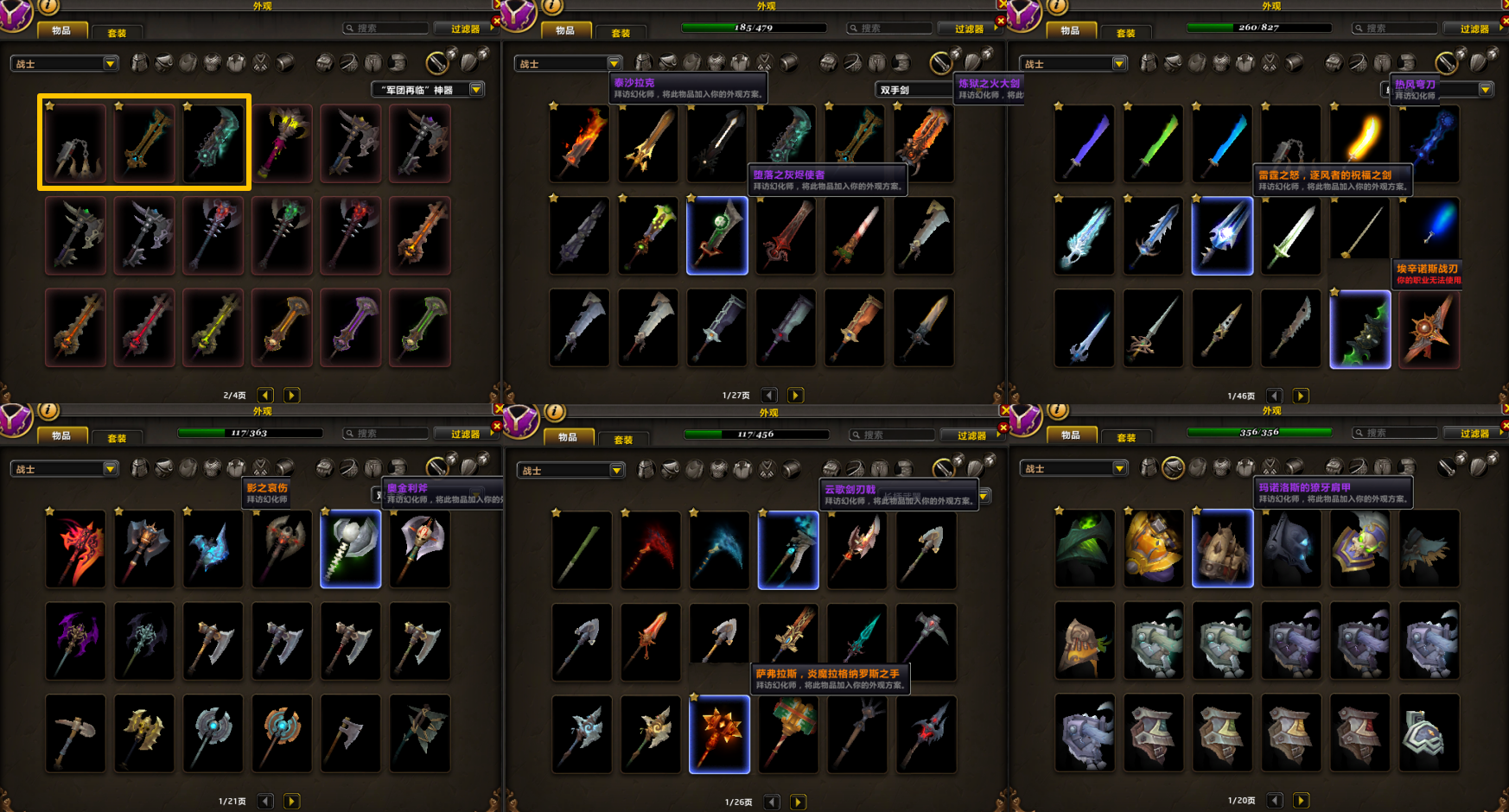Screen dimensions: 1509x812
Task: Pick the purple energy blade sword
Action: pos(1085,143)
